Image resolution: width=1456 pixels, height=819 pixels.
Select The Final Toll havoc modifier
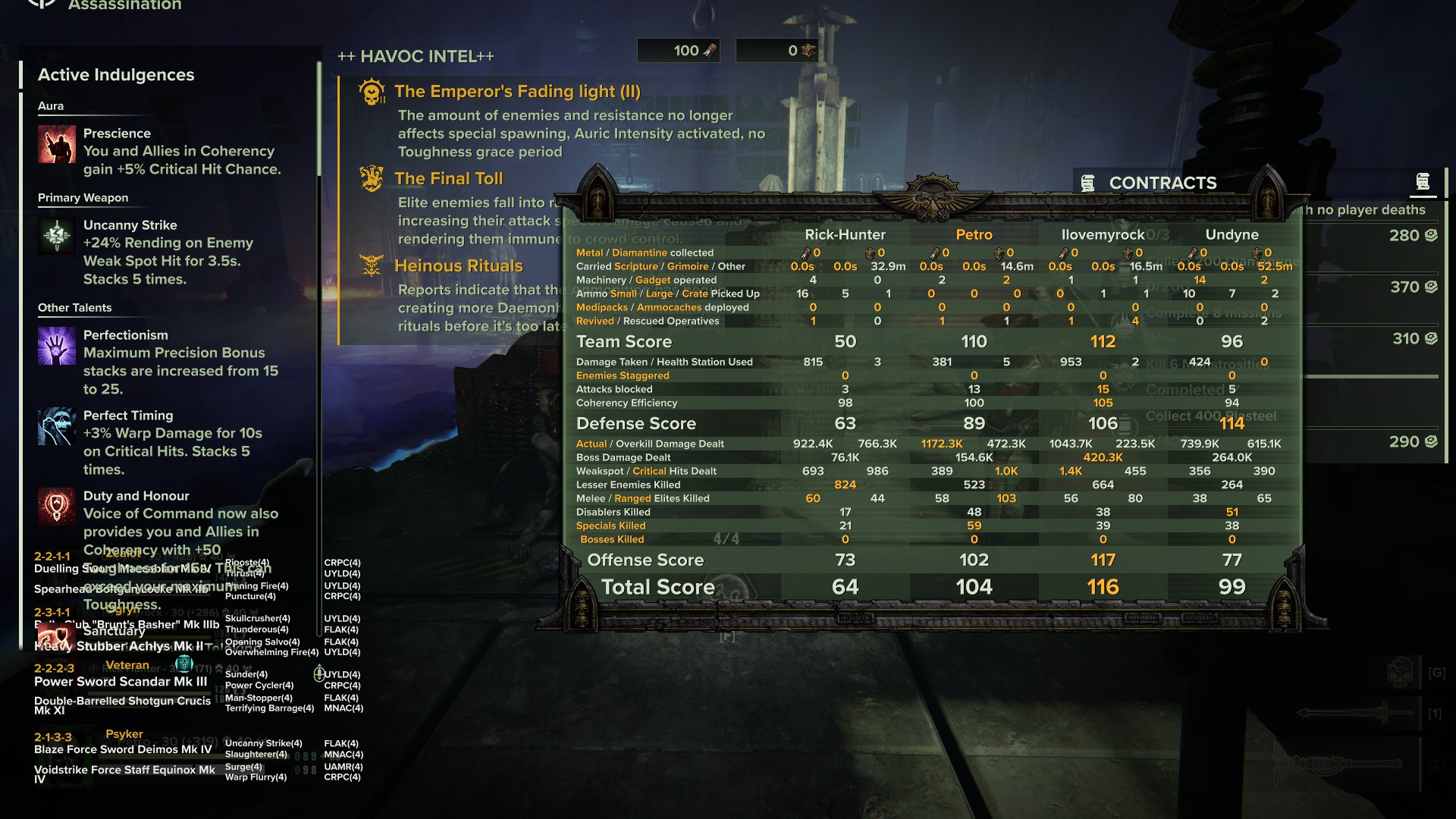(x=448, y=179)
